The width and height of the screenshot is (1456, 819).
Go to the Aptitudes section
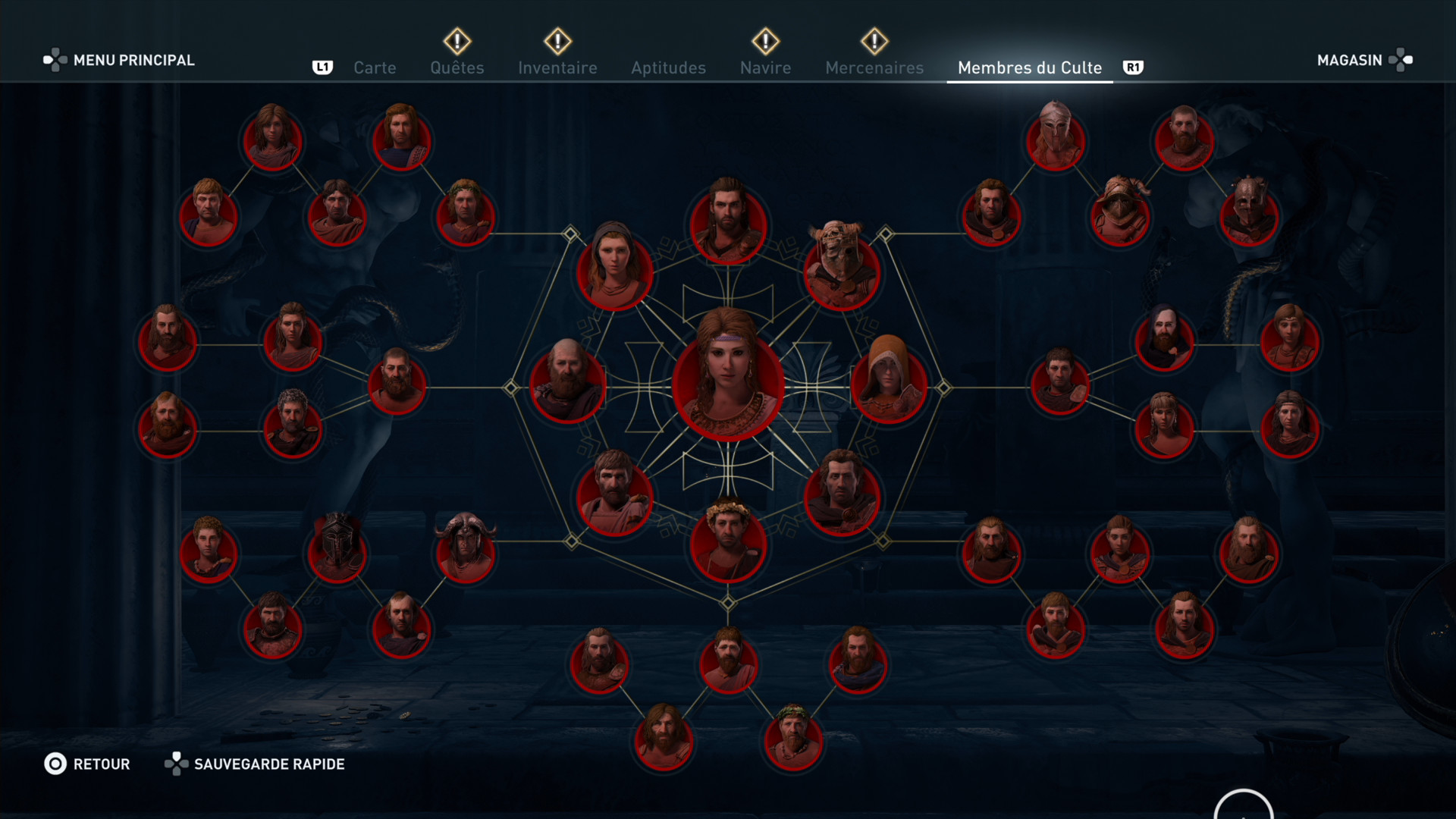(x=668, y=67)
